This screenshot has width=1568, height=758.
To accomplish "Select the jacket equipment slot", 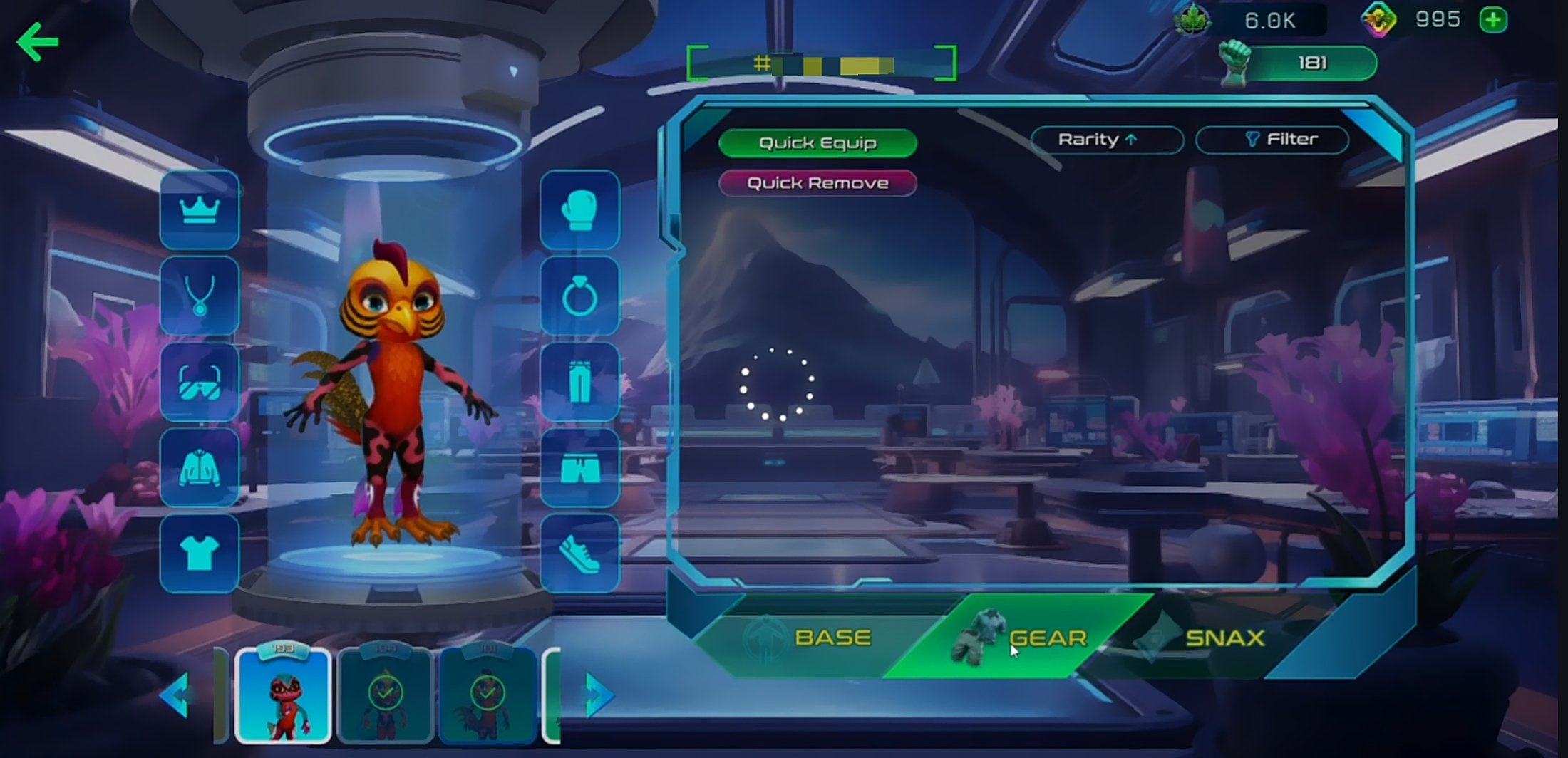I will click(x=200, y=468).
